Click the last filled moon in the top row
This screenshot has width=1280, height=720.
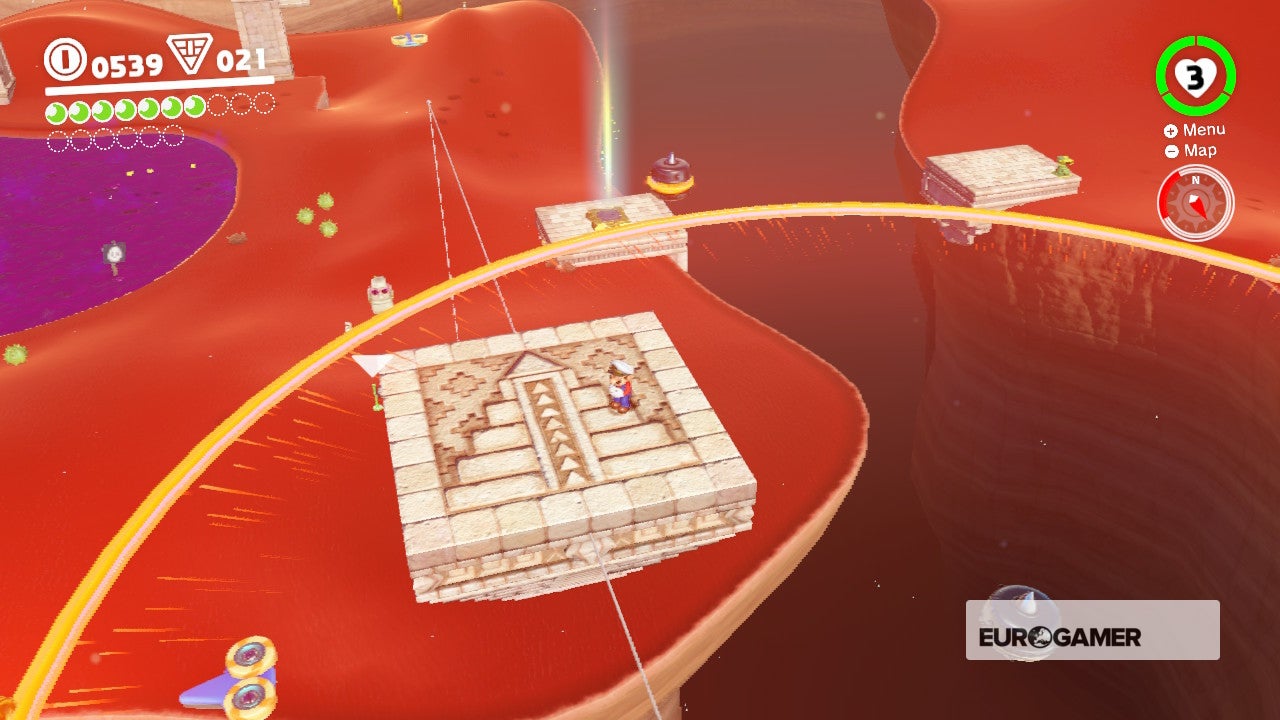coord(193,107)
